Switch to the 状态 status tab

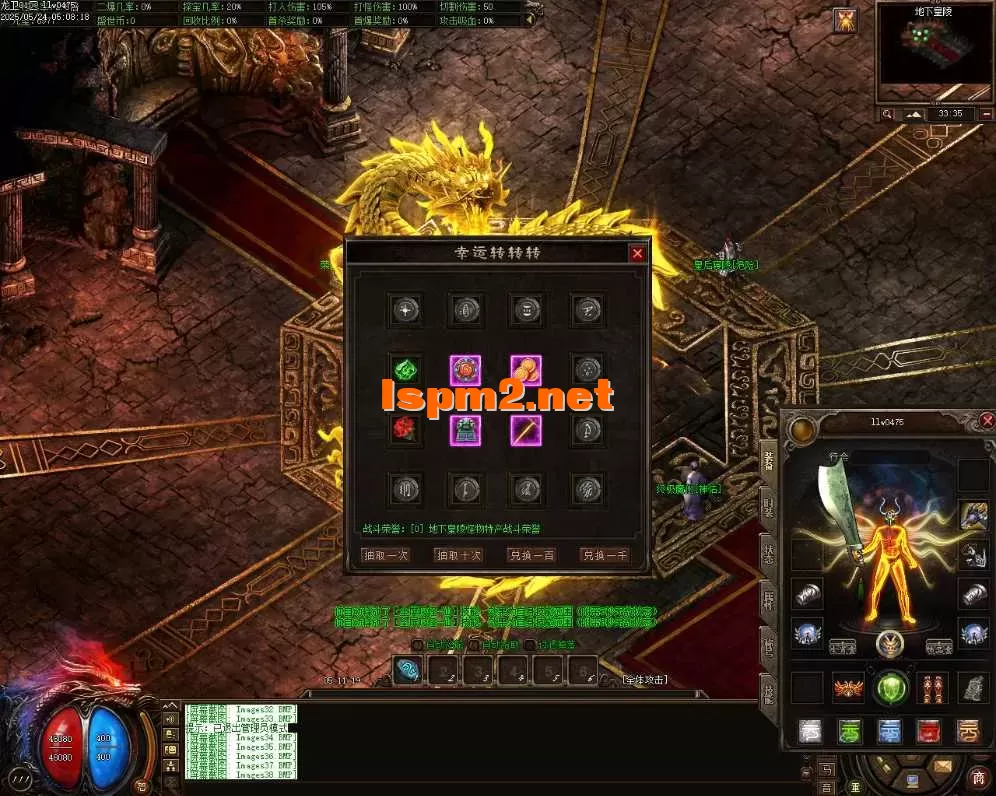[x=769, y=556]
